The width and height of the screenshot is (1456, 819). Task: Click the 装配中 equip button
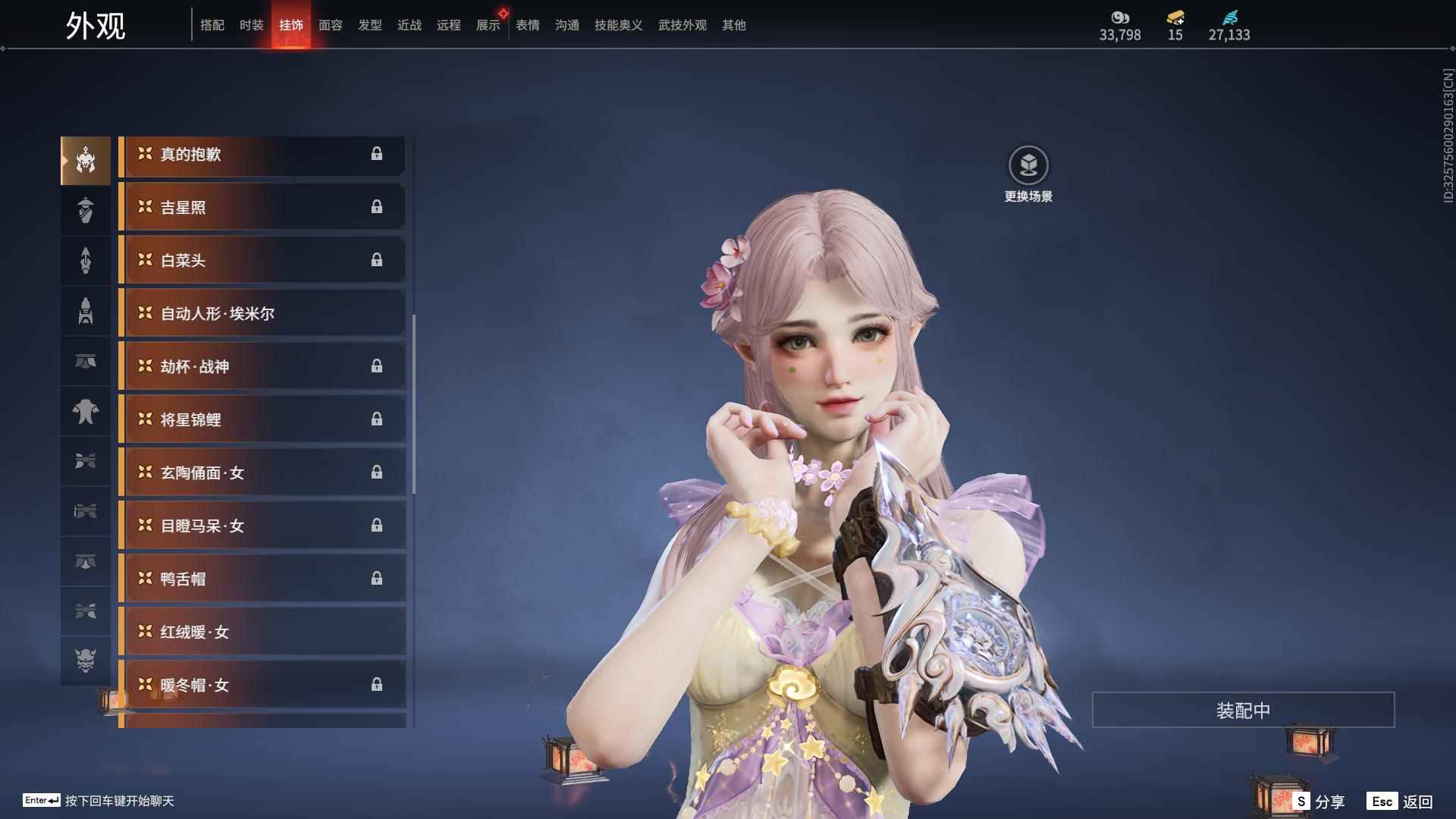(x=1243, y=711)
